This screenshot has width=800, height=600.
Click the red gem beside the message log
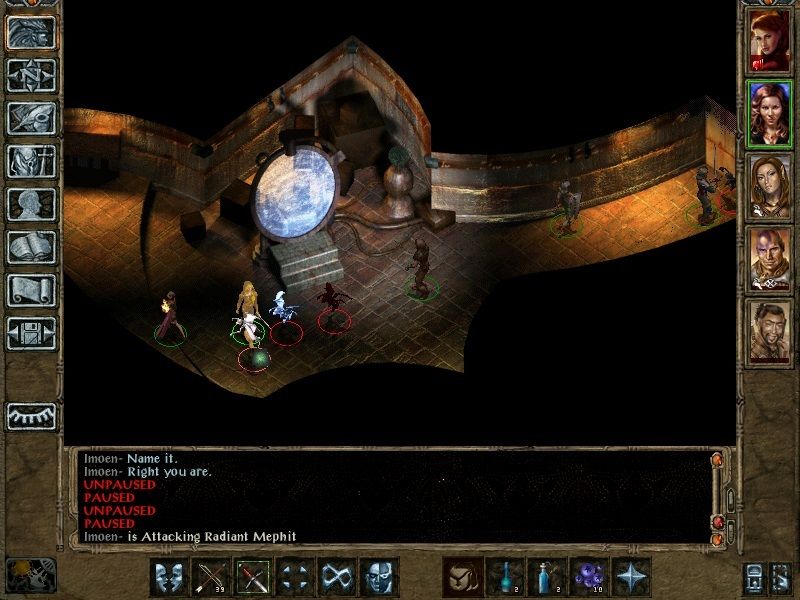tap(716, 522)
